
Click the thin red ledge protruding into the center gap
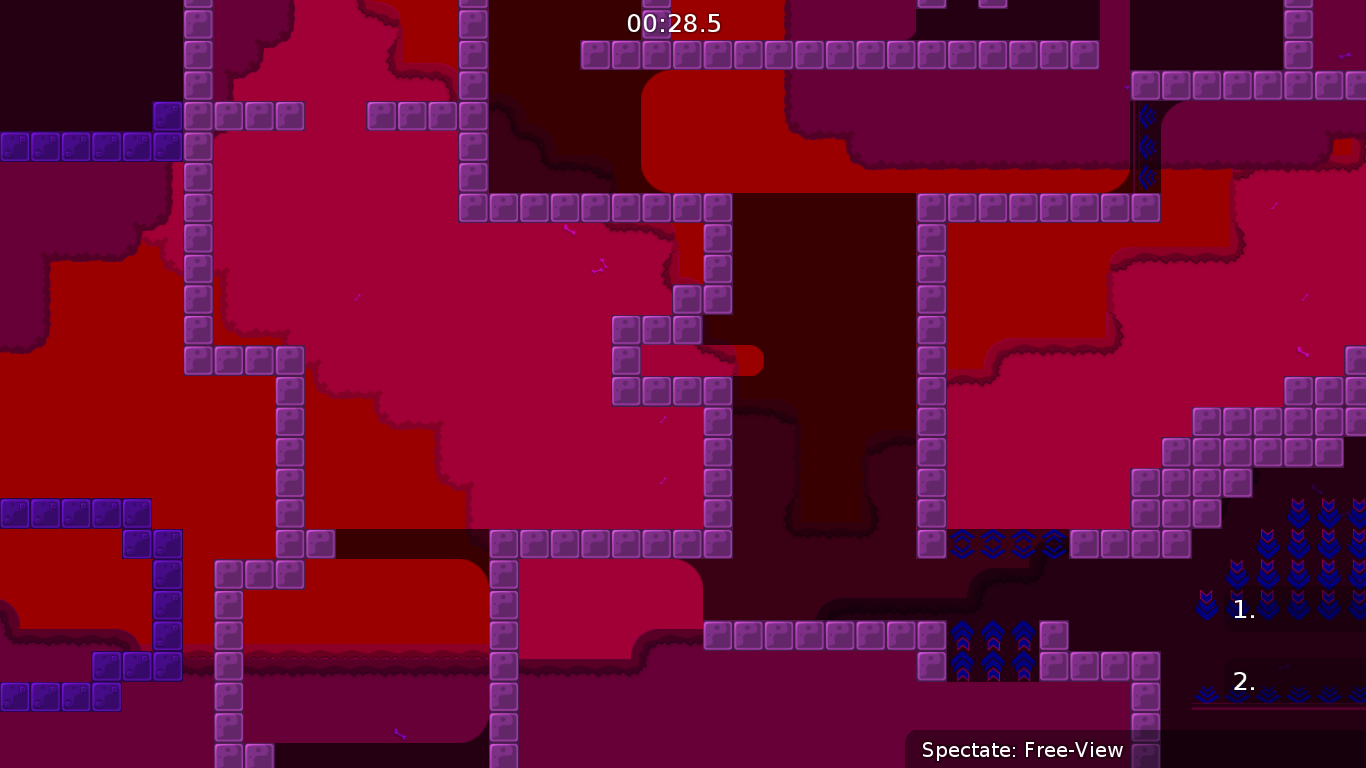click(x=745, y=361)
